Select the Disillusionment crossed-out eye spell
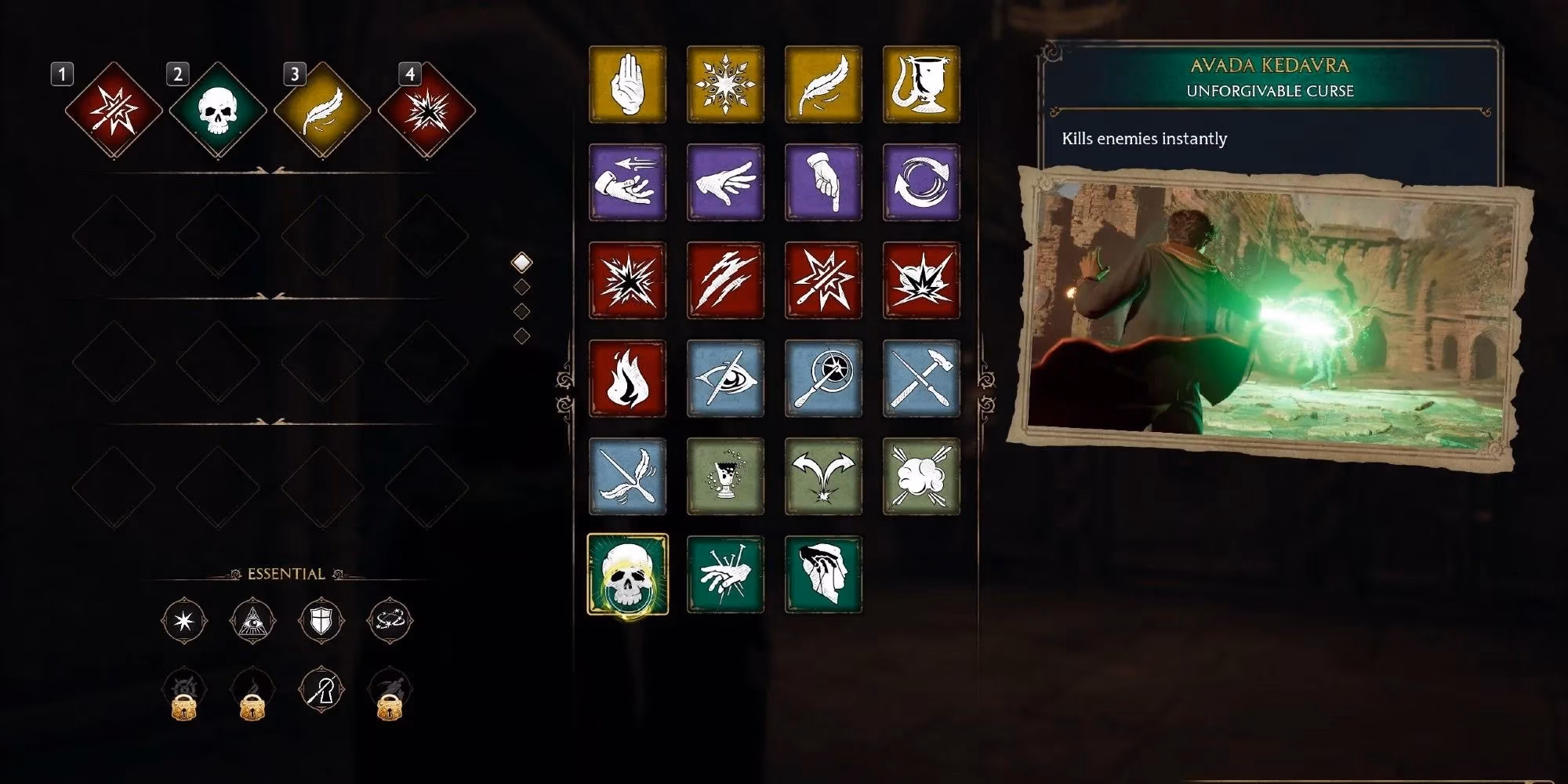This screenshot has height=784, width=1568. [725, 379]
